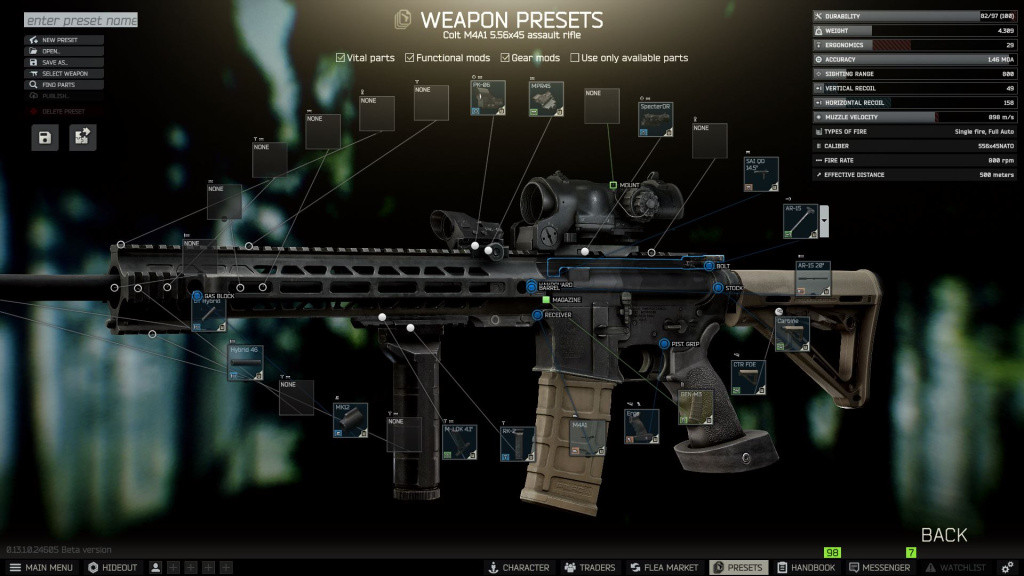Image resolution: width=1024 pixels, height=576 pixels.
Task: Toggle the Vital parts checkbox
Action: coord(341,58)
